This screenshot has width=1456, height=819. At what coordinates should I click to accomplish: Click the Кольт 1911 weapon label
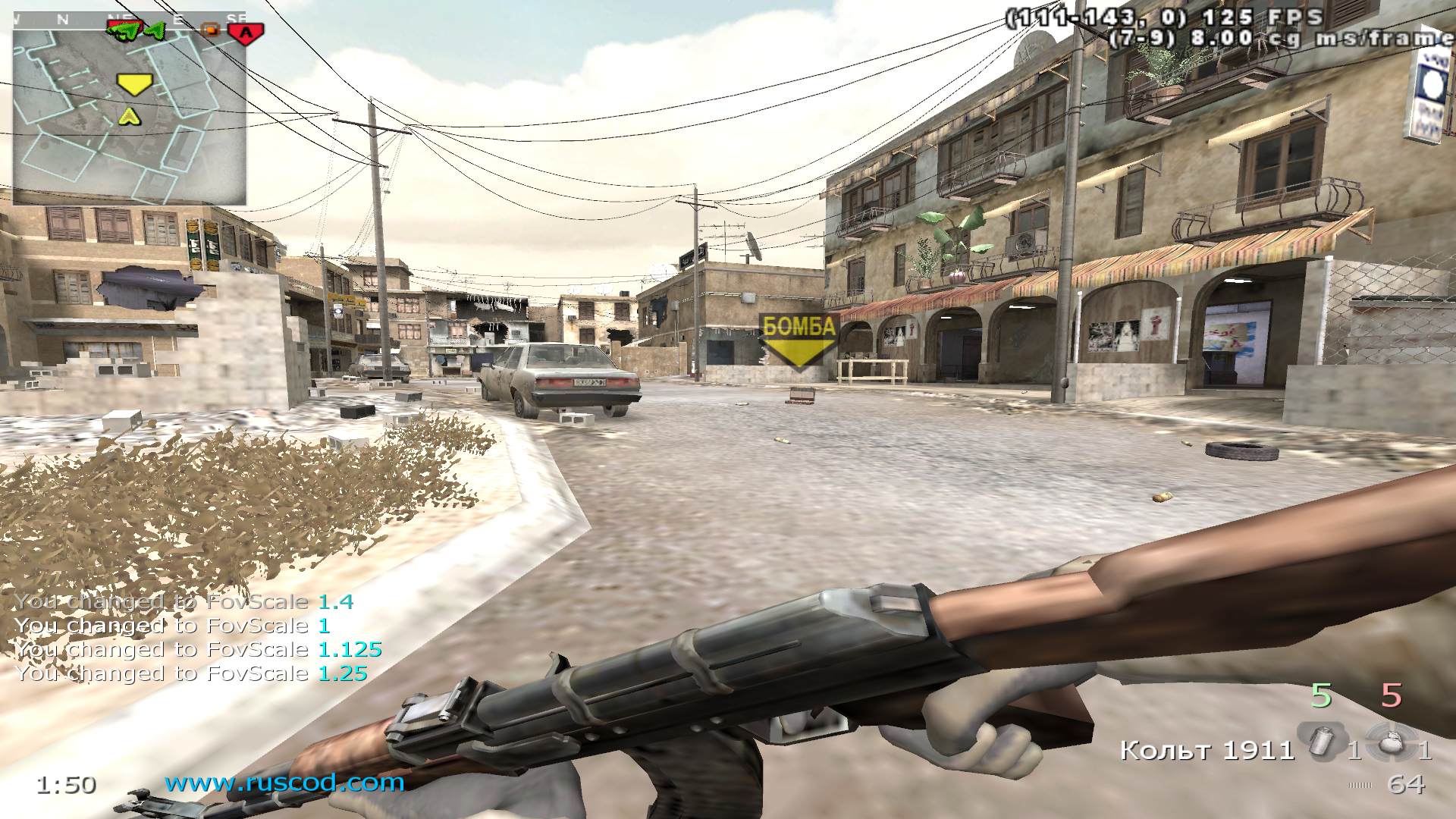pos(1207,751)
